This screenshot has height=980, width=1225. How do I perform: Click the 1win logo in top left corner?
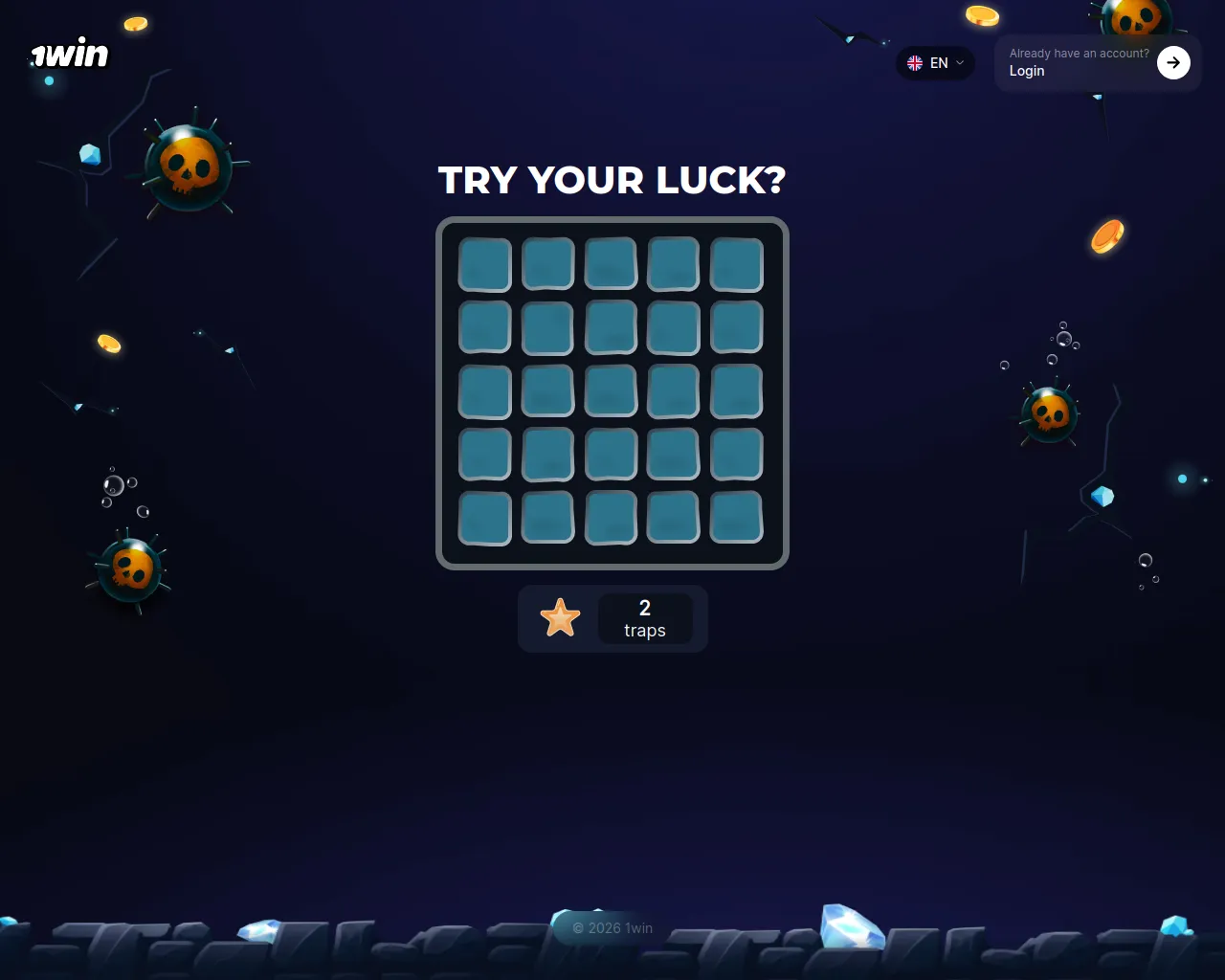[x=67, y=54]
